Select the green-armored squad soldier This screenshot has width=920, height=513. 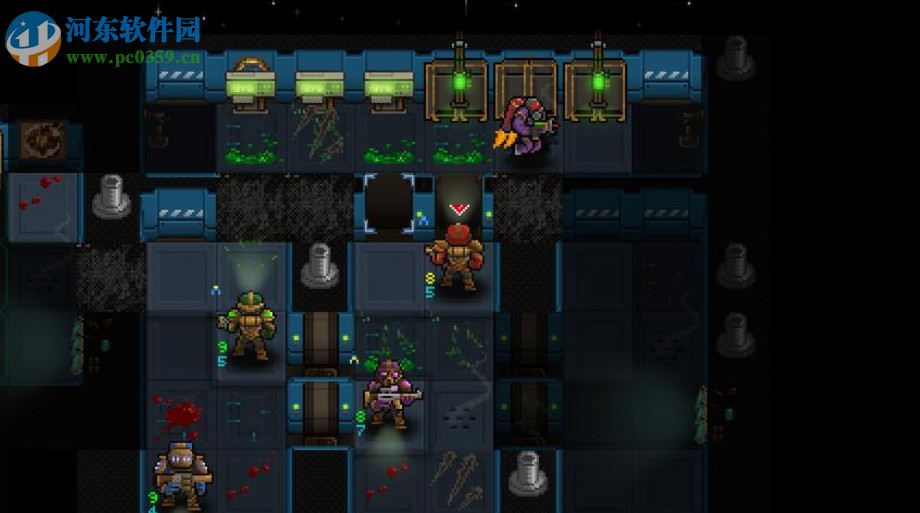[x=248, y=324]
